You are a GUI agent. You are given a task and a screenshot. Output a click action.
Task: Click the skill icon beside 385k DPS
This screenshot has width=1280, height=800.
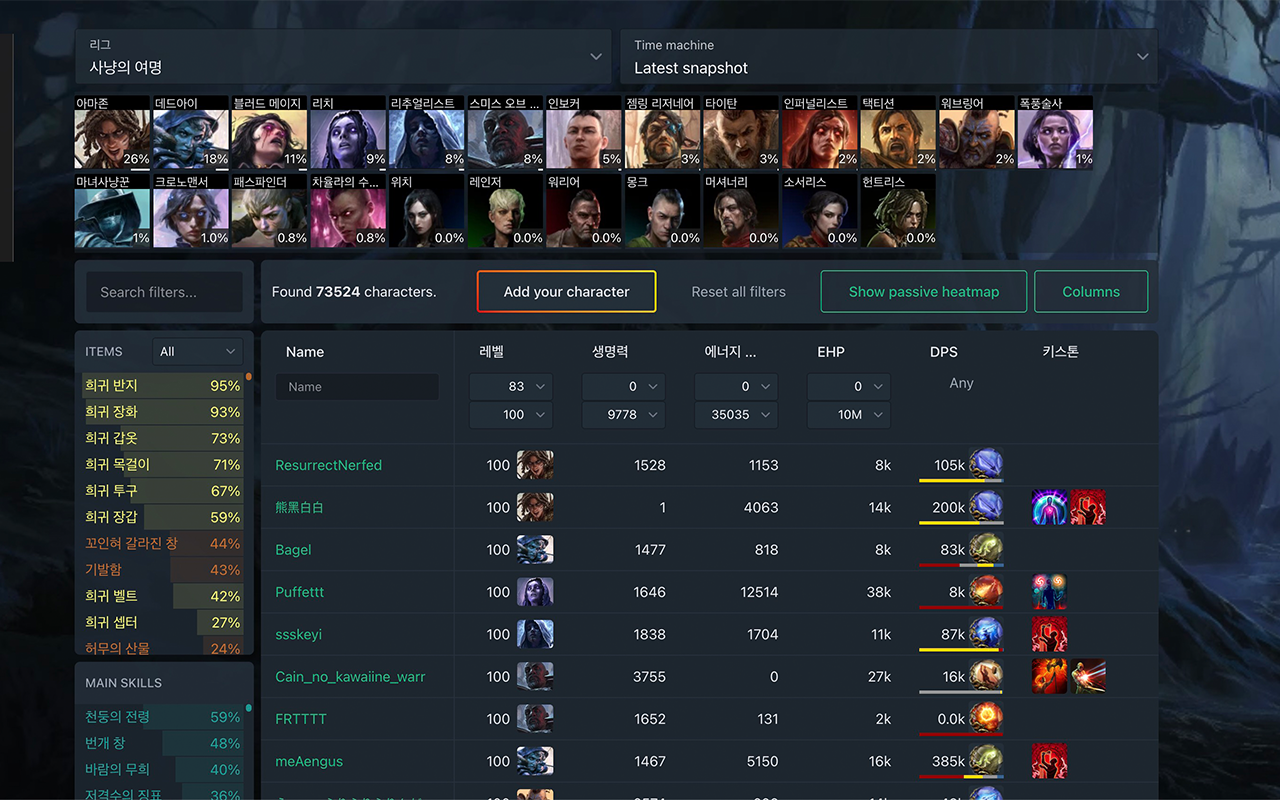pos(986,760)
